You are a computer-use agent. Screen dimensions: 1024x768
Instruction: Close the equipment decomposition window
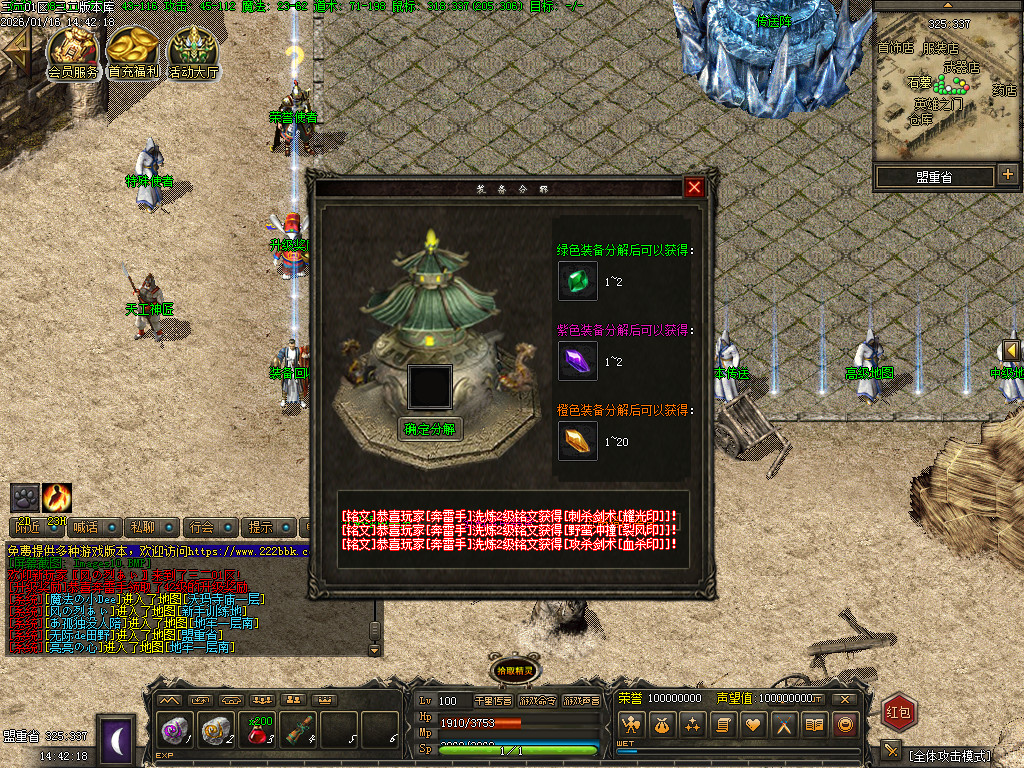[694, 187]
